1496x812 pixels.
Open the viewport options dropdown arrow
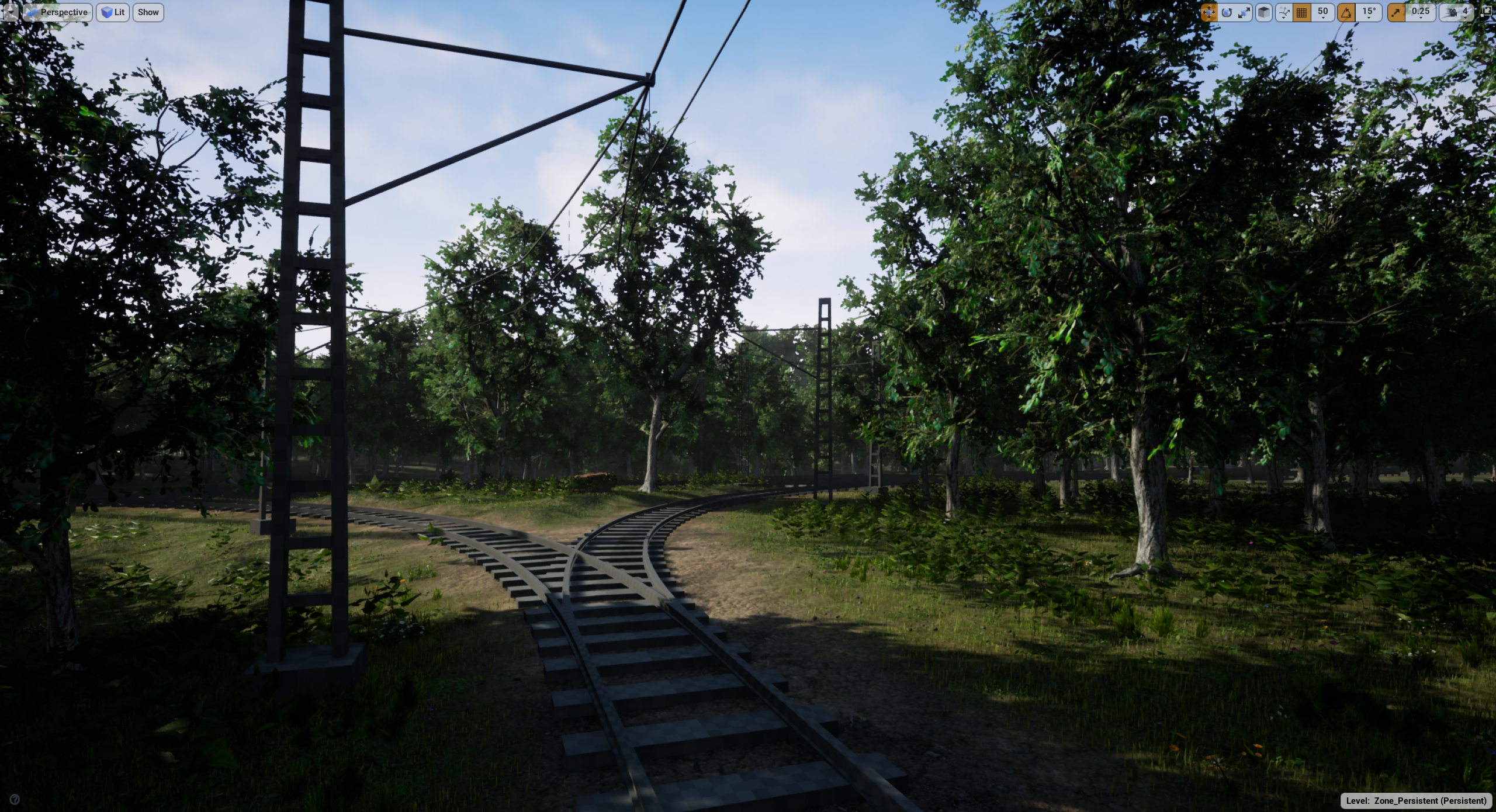(11, 12)
